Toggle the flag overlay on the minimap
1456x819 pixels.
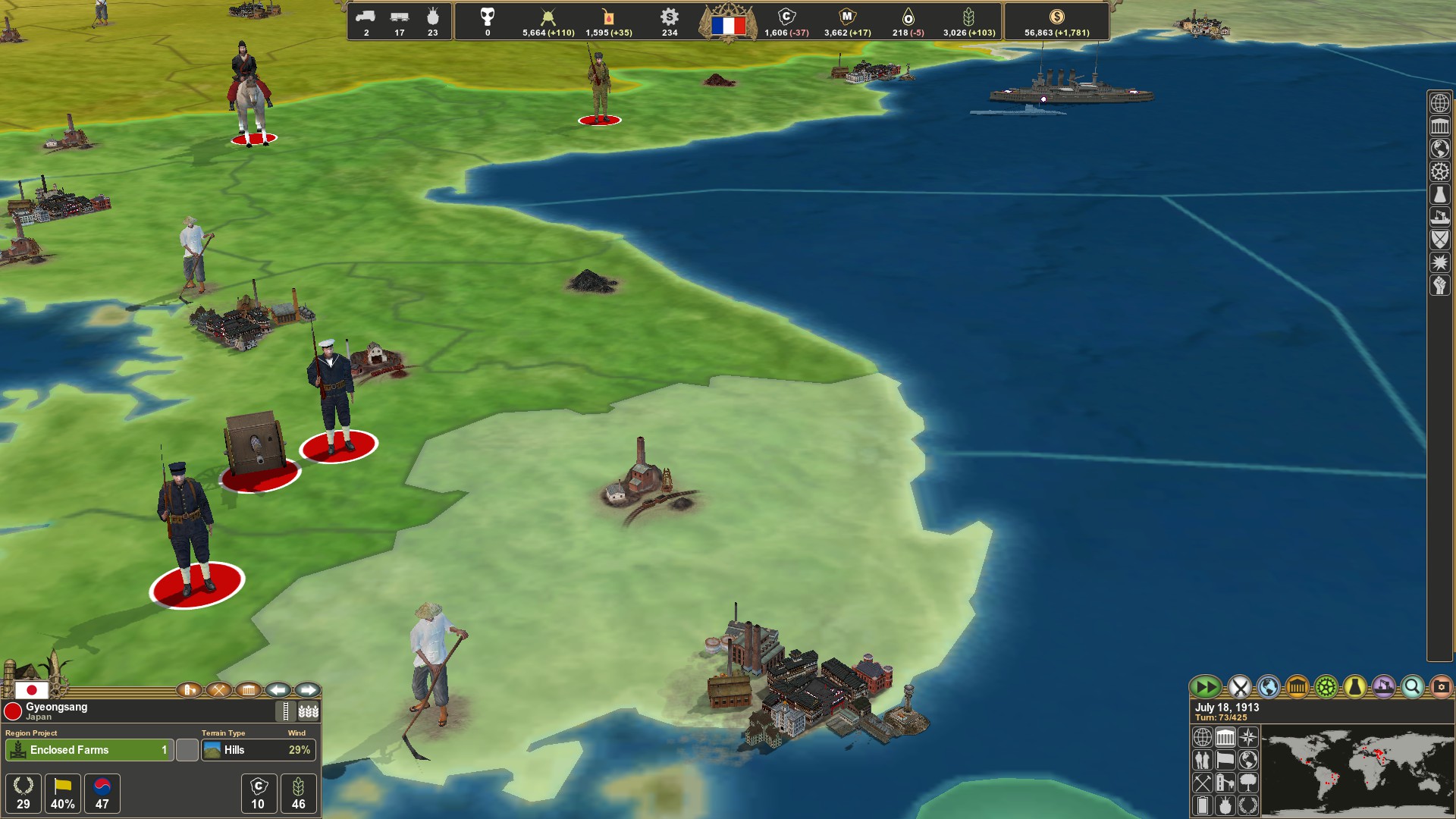1225,761
